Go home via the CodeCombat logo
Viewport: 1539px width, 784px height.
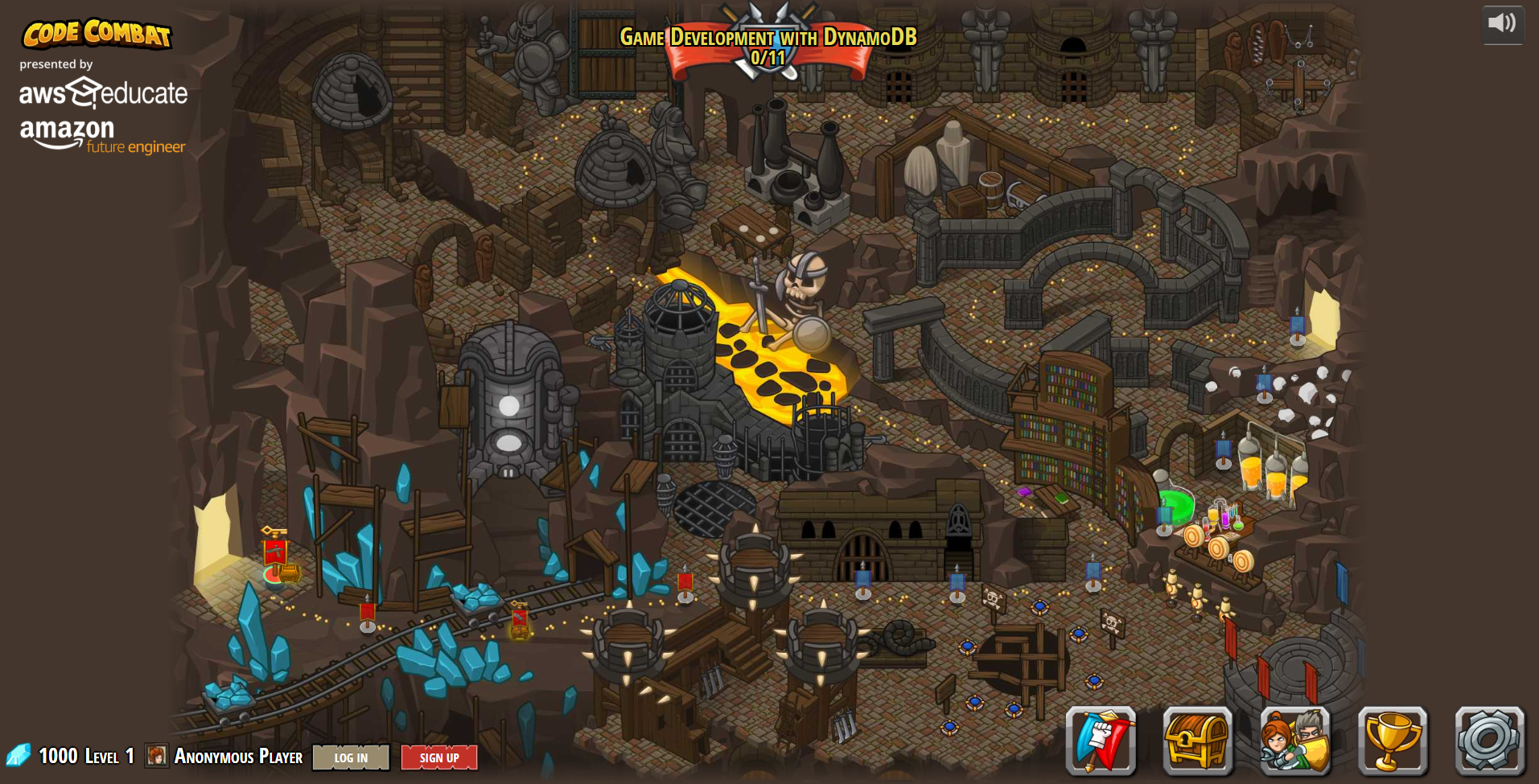pyautogui.click(x=97, y=34)
